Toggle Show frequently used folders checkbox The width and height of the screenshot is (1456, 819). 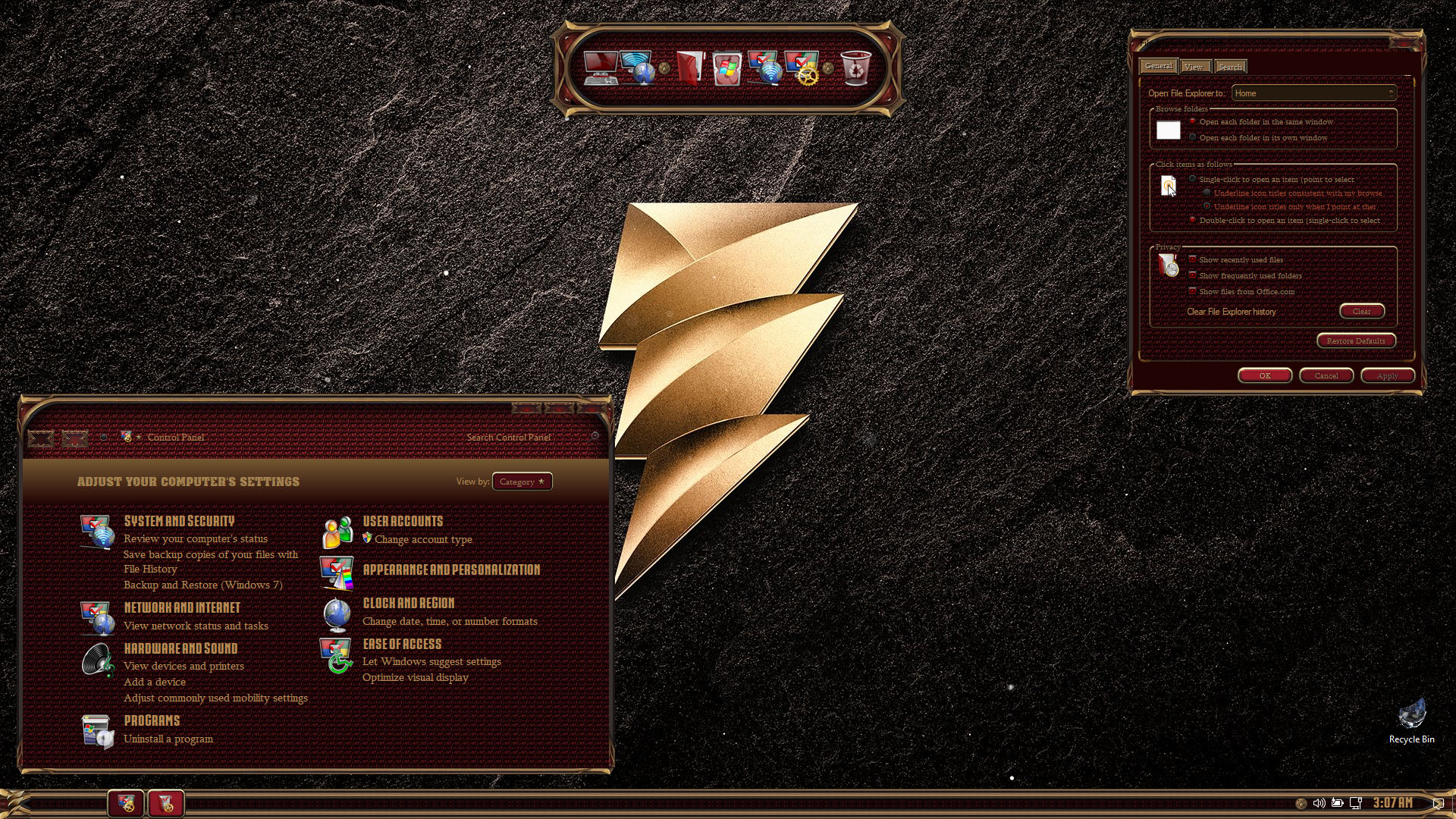click(1193, 276)
